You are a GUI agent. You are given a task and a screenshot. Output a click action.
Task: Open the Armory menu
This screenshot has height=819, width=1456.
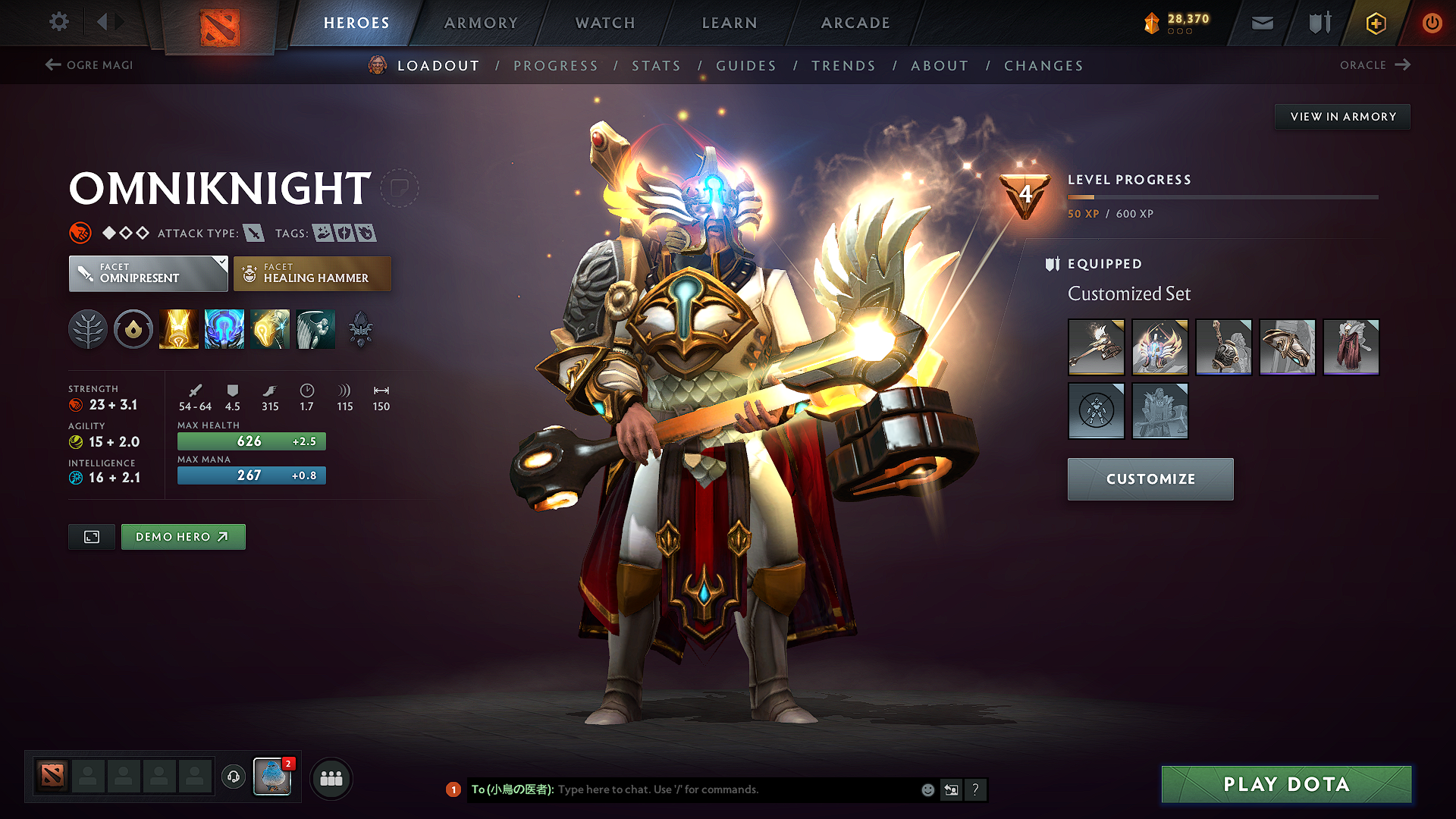(481, 23)
